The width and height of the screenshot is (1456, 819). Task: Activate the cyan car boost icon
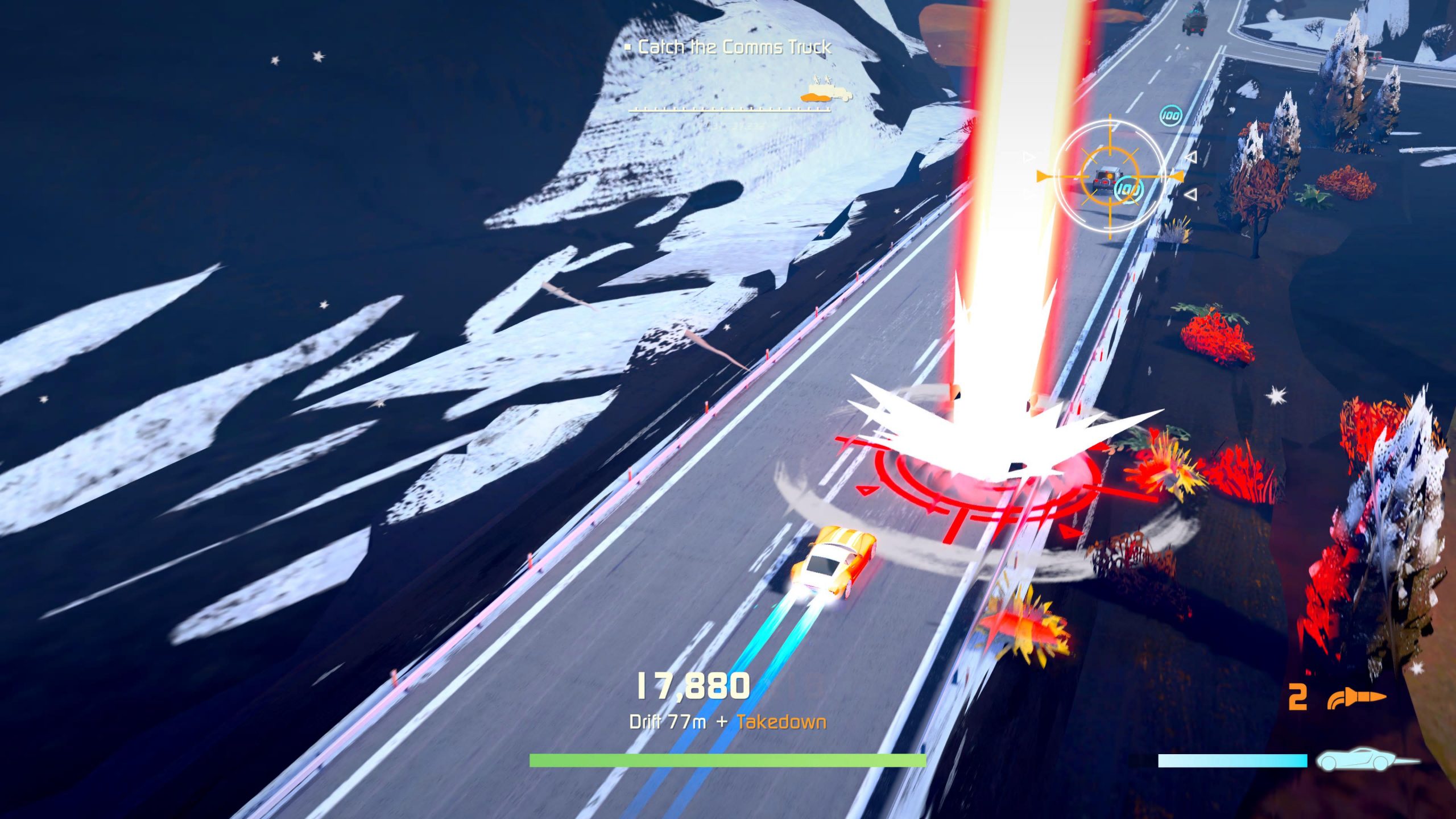point(1365,759)
